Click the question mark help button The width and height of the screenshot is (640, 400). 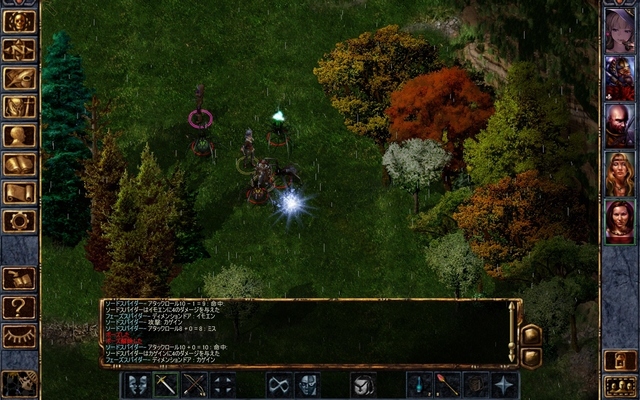click(19, 307)
